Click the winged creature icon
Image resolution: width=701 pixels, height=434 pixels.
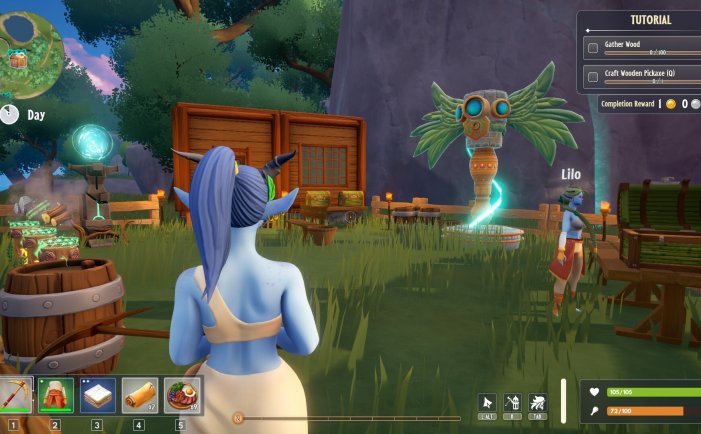tap(537, 402)
